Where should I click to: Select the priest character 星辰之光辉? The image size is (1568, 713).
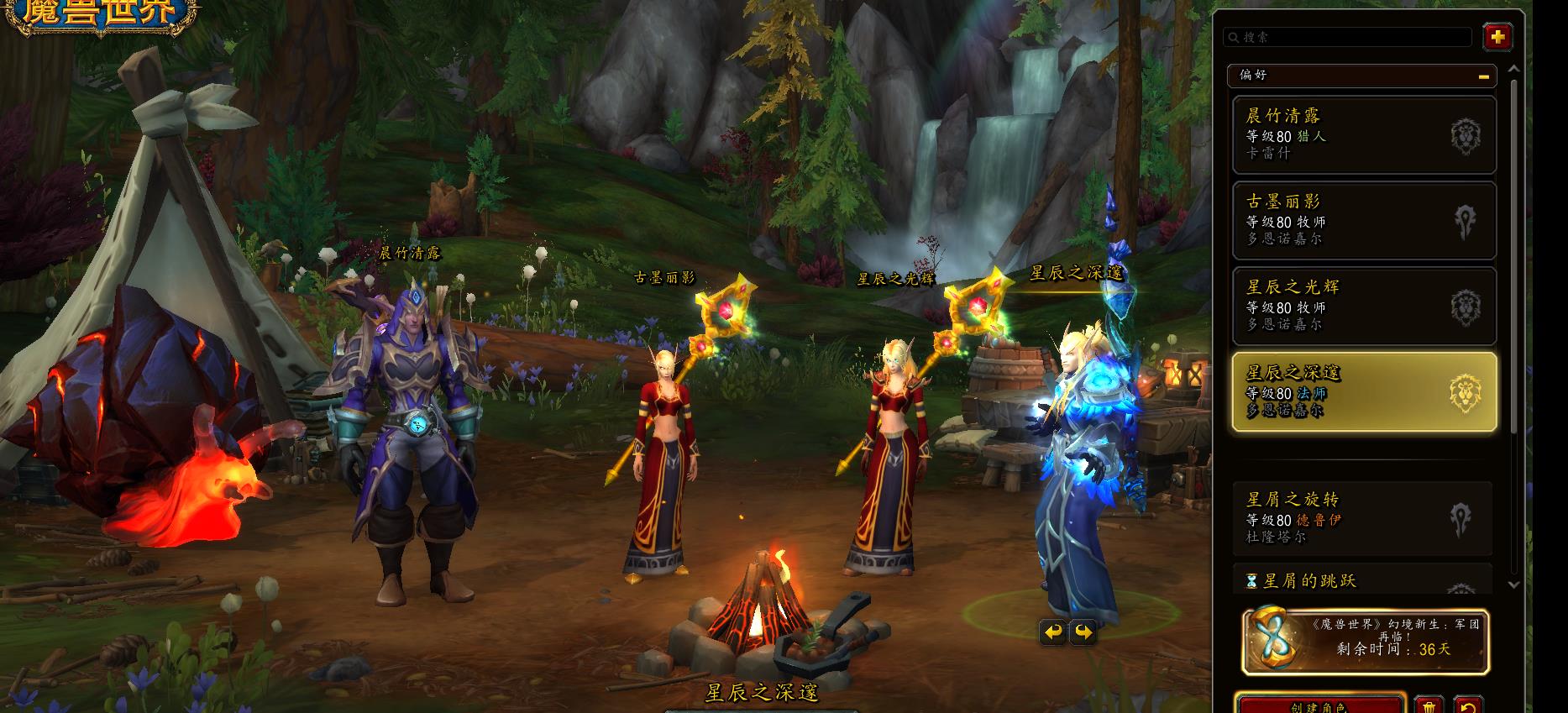(1363, 306)
